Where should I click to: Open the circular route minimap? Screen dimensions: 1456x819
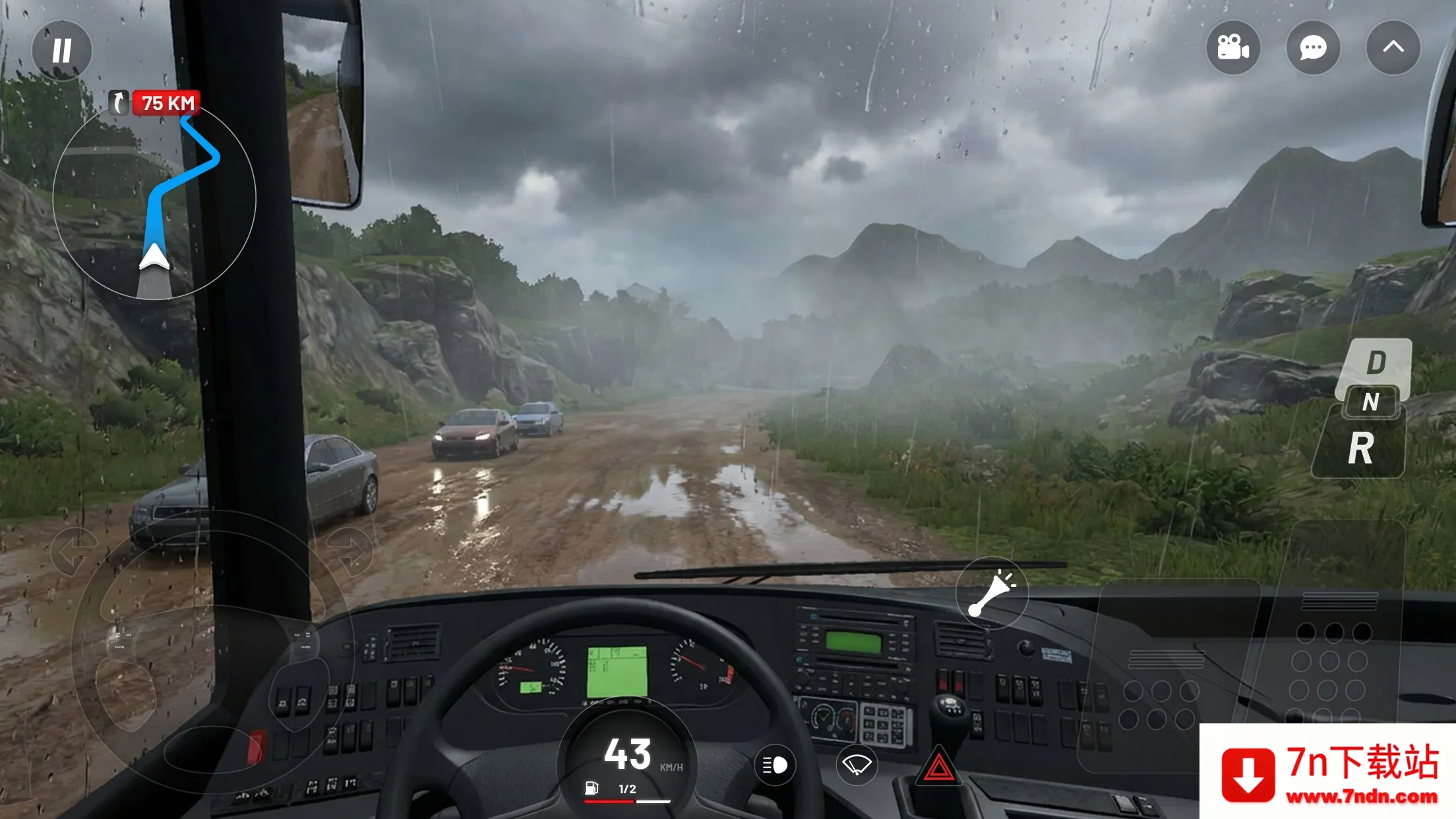click(154, 198)
